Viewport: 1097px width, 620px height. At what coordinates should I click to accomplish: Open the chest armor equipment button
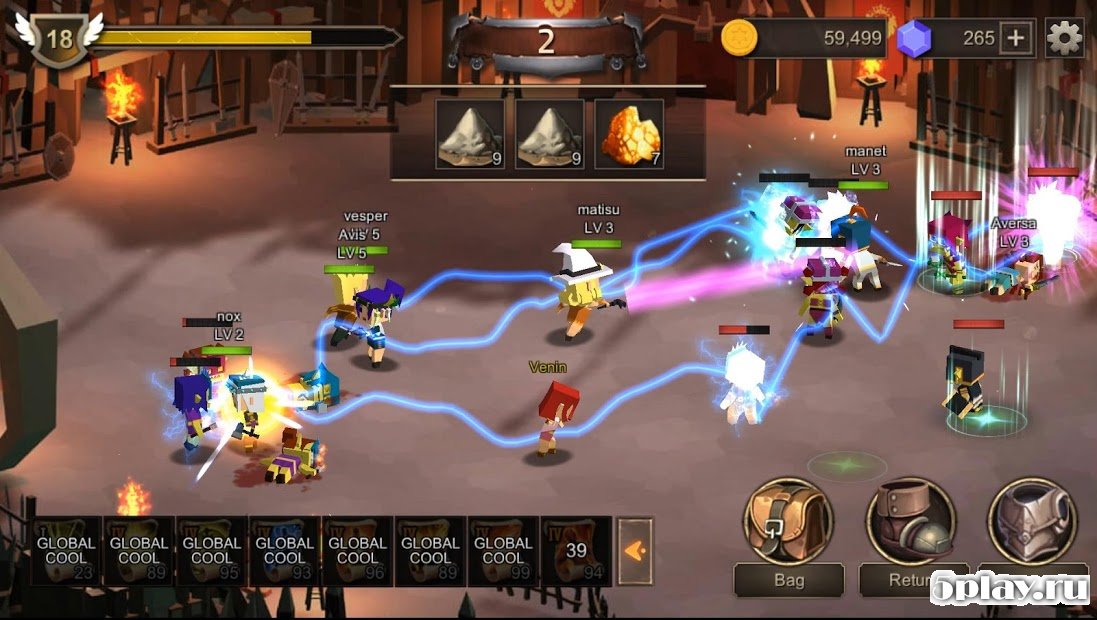coord(1032,521)
